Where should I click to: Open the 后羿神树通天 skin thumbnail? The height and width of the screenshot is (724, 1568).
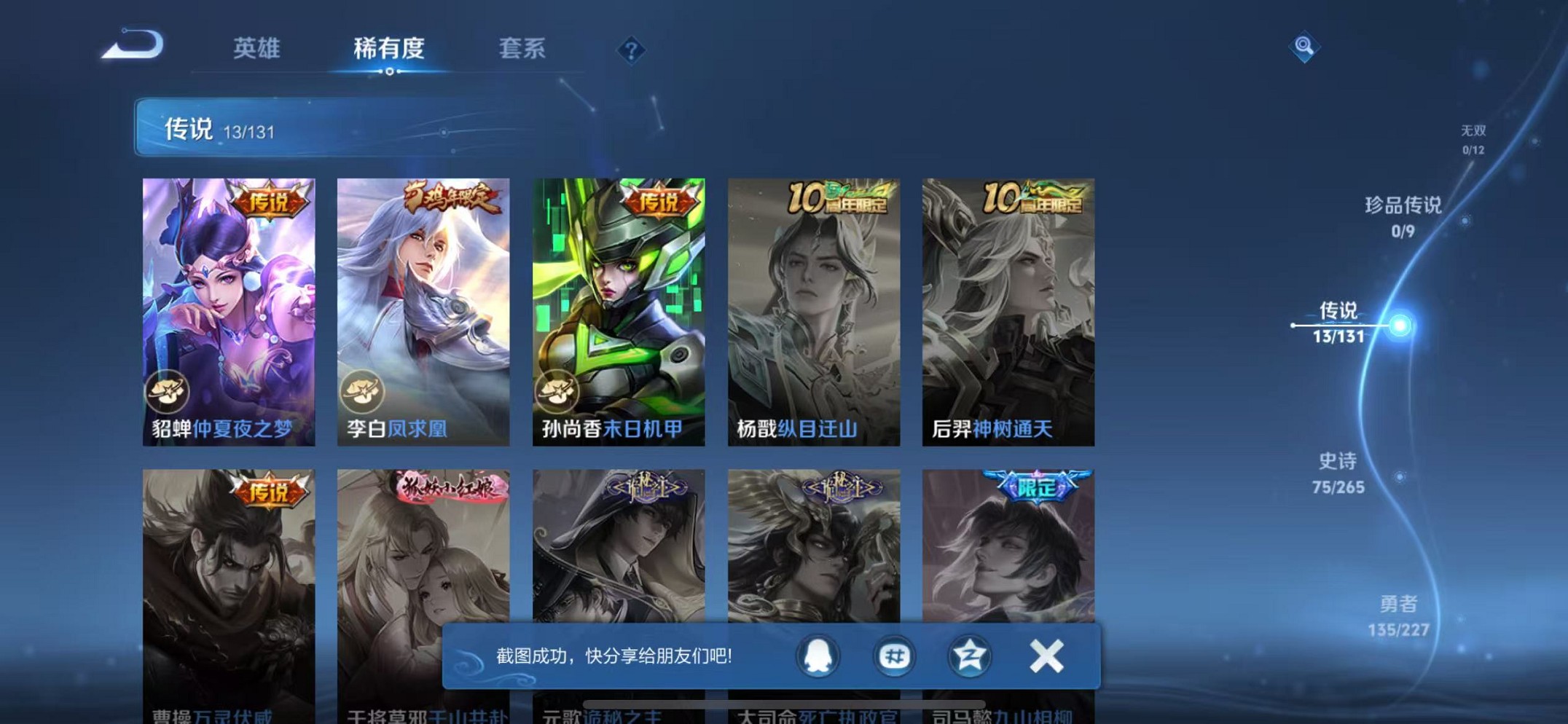click(x=1008, y=306)
